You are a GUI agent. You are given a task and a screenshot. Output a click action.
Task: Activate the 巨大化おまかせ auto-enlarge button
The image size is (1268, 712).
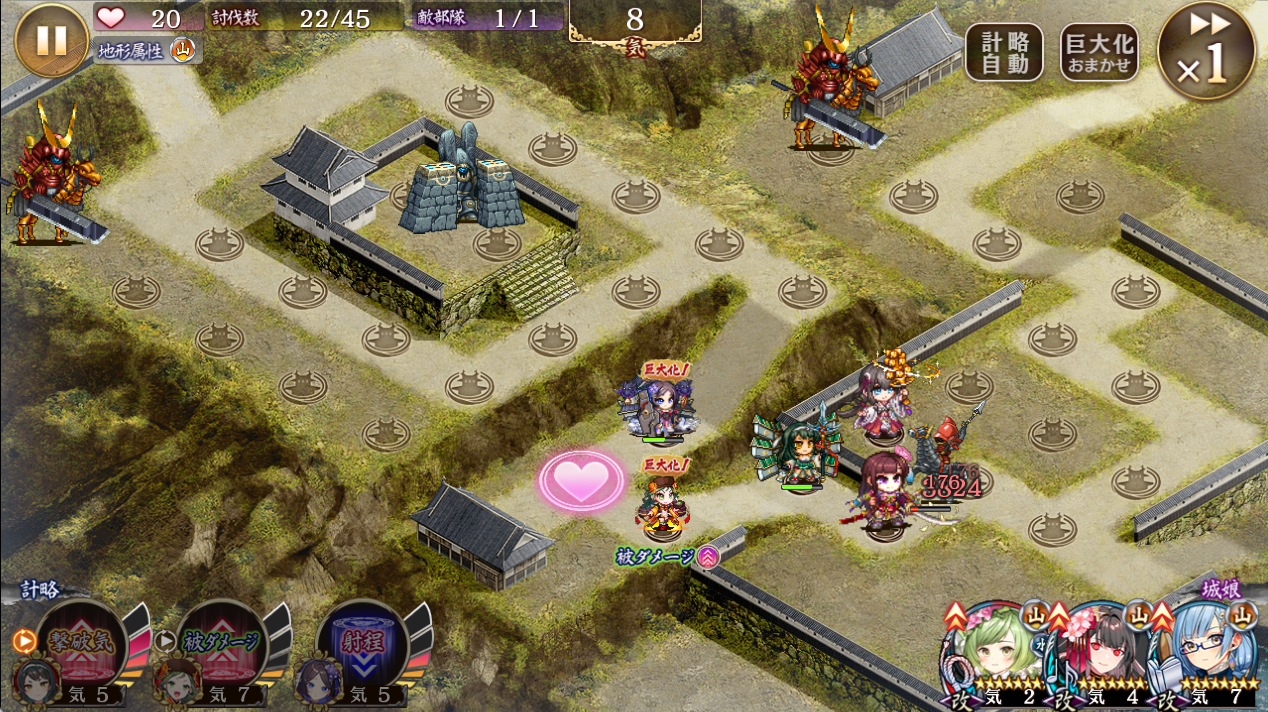(1099, 52)
